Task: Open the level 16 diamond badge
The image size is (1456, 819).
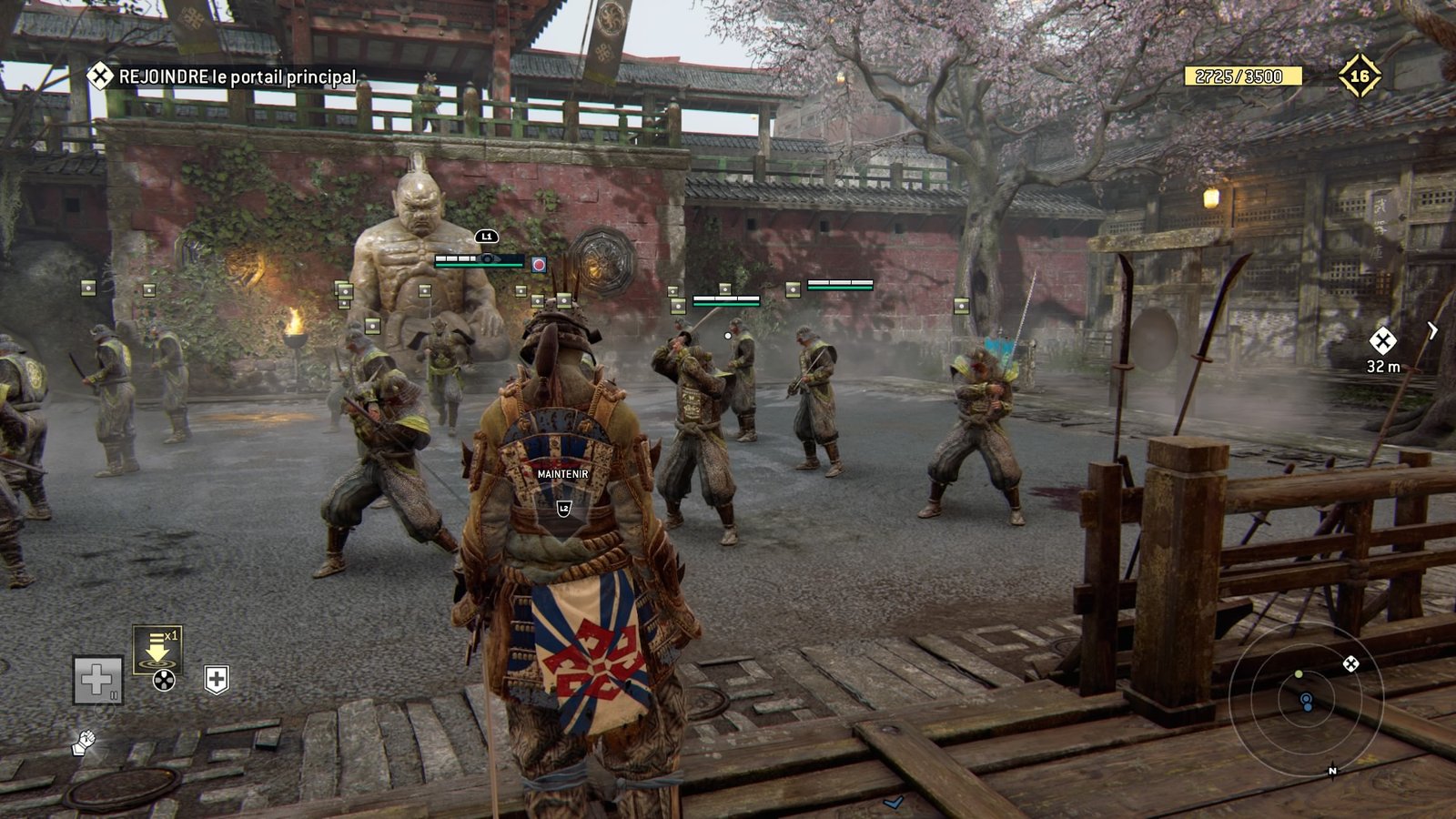Action: 1359,76
